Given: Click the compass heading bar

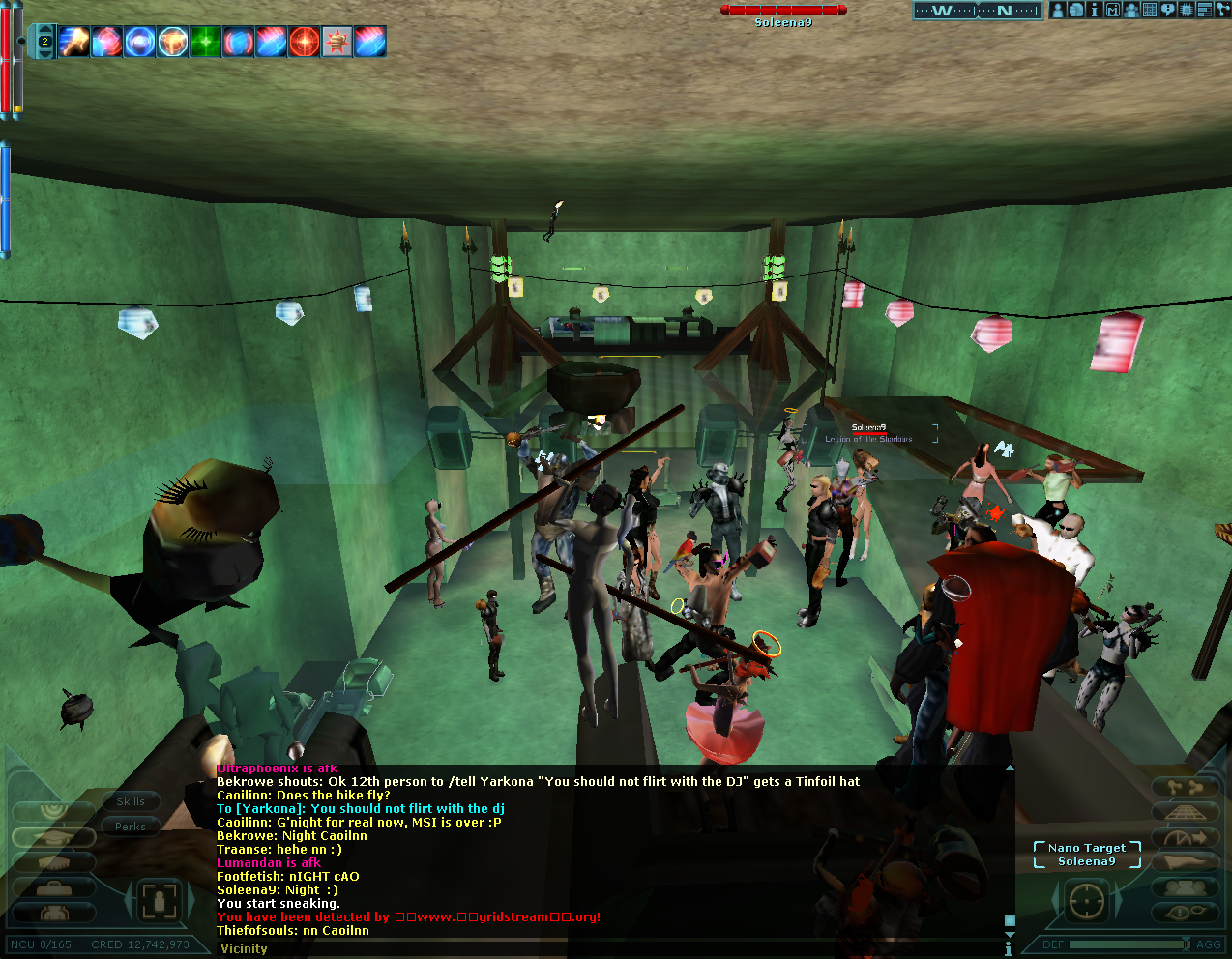Looking at the screenshot, I should (x=977, y=11).
